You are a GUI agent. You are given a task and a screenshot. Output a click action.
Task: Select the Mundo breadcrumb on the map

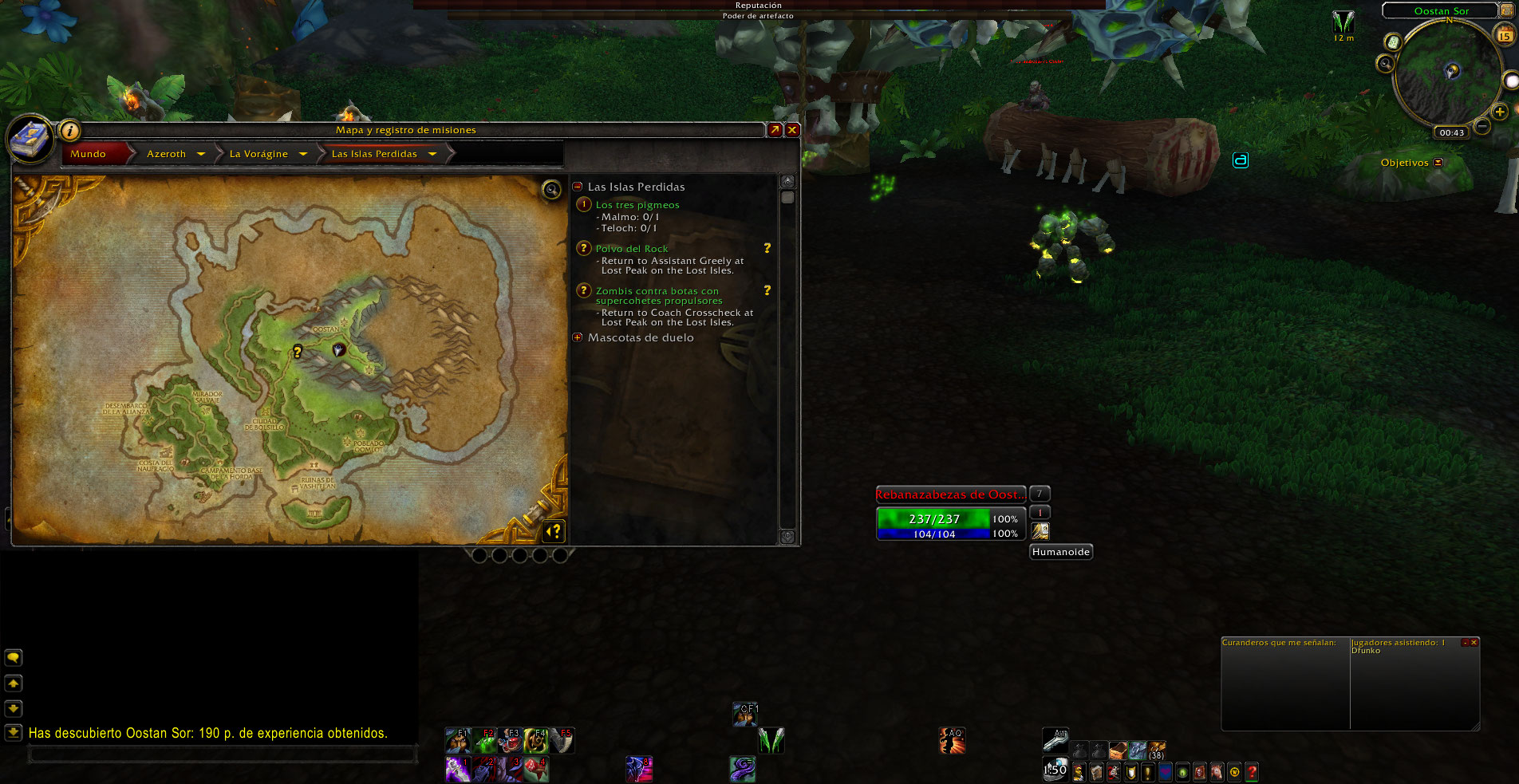(89, 154)
